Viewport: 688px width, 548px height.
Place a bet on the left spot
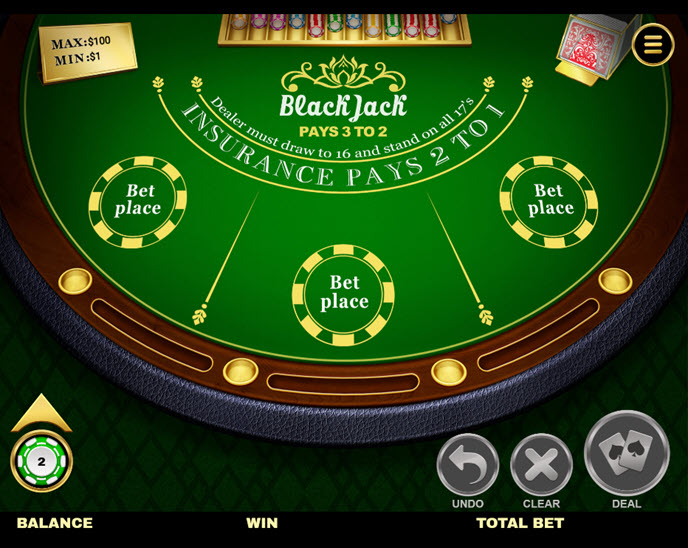(138, 200)
